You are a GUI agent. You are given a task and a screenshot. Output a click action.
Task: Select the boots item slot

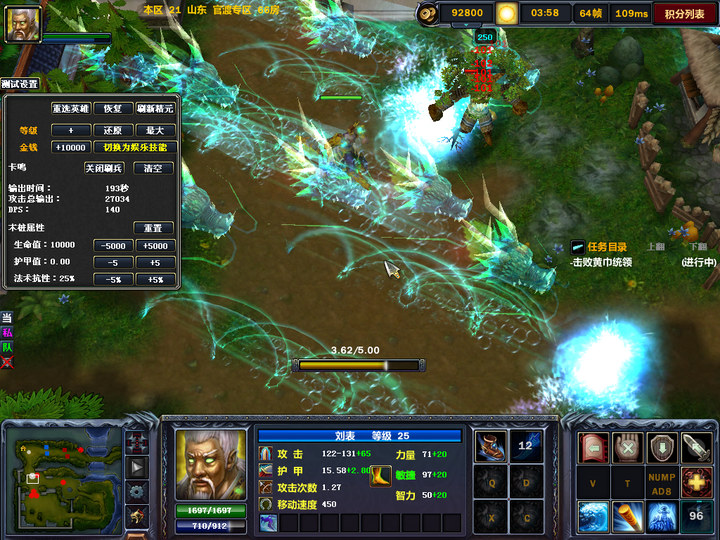490,447
